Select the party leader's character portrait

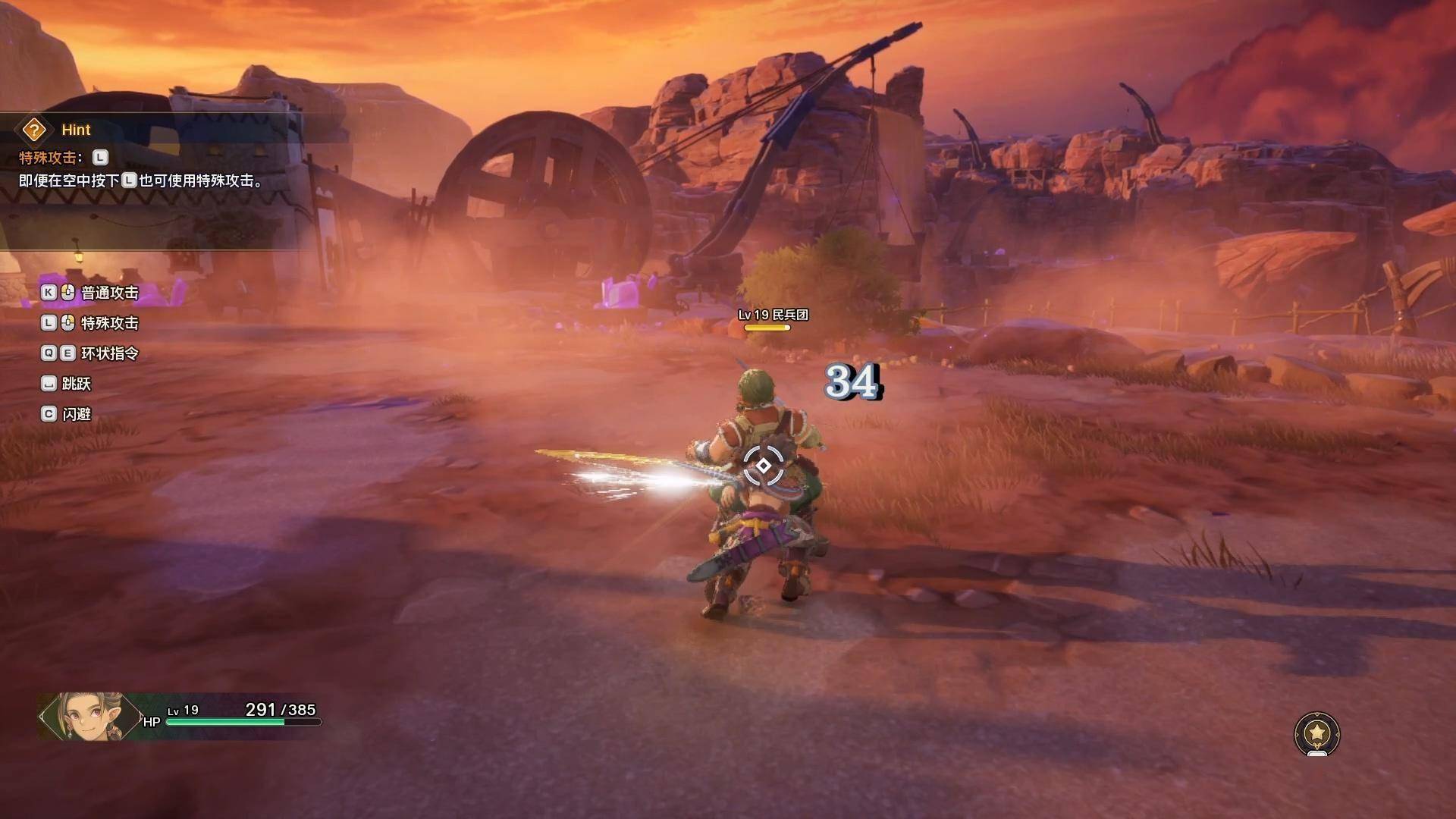89,715
